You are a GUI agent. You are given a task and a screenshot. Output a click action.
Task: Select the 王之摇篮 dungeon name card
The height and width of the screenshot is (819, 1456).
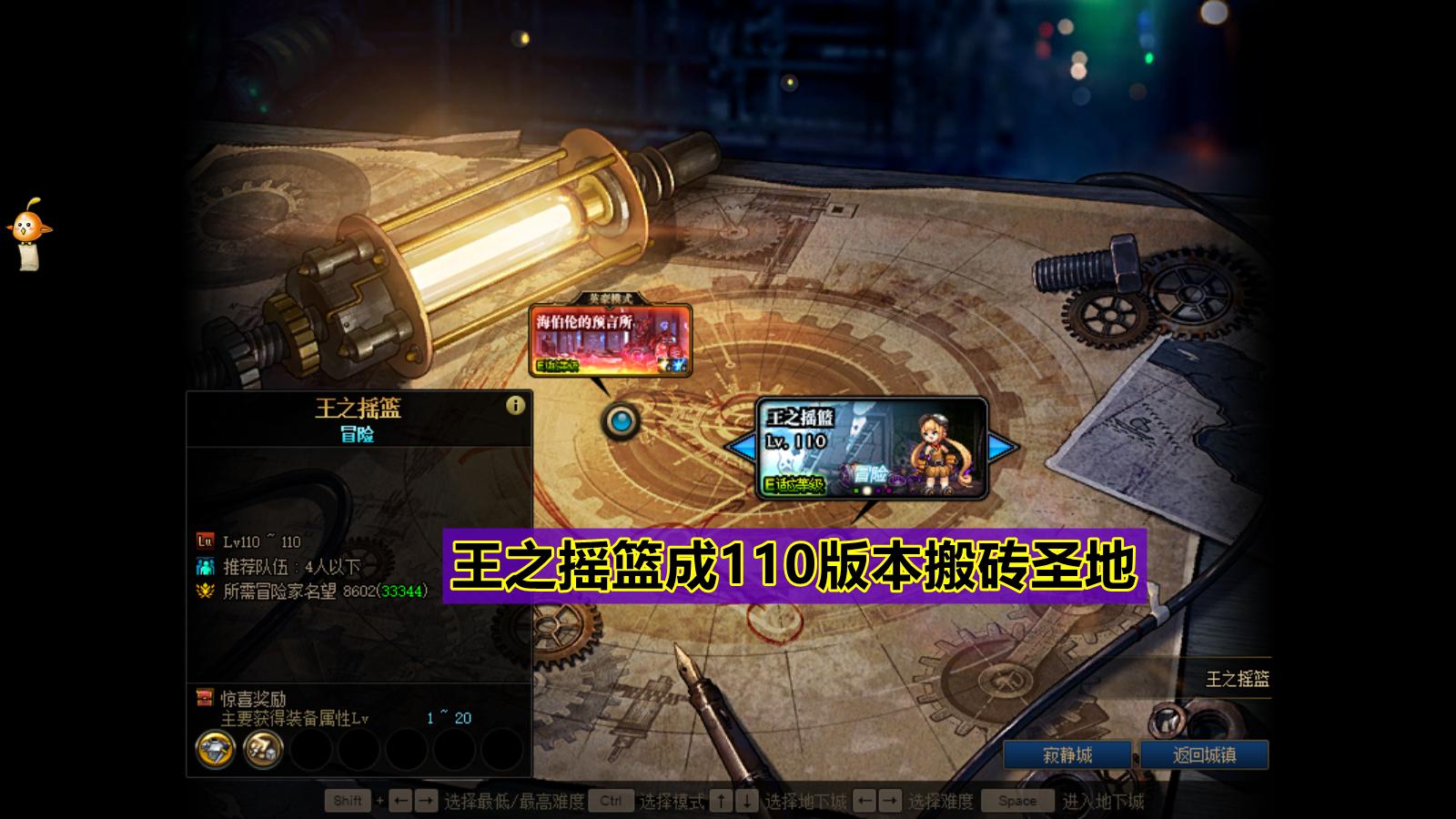pos(801,418)
